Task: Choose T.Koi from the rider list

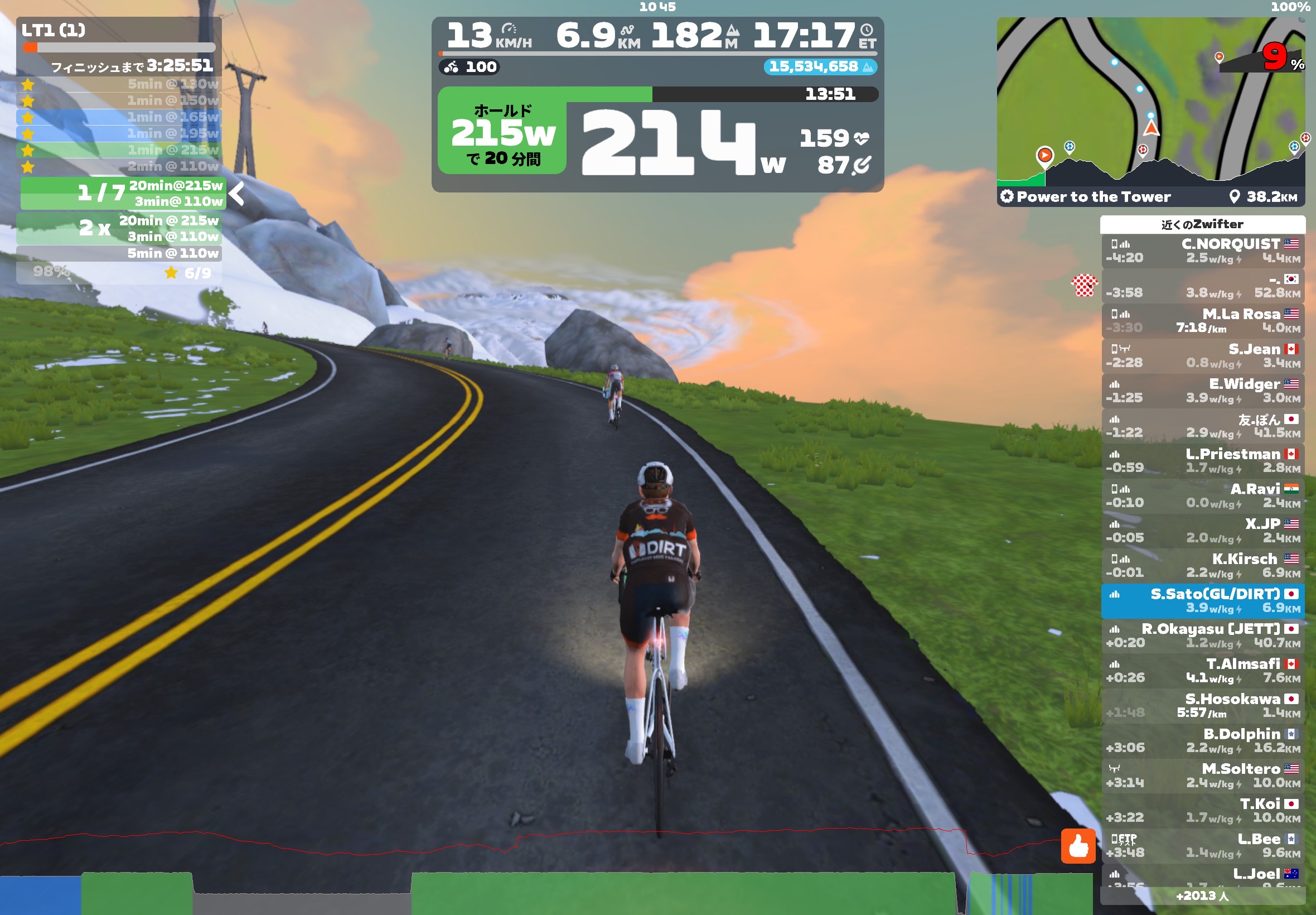Action: tap(1202, 810)
